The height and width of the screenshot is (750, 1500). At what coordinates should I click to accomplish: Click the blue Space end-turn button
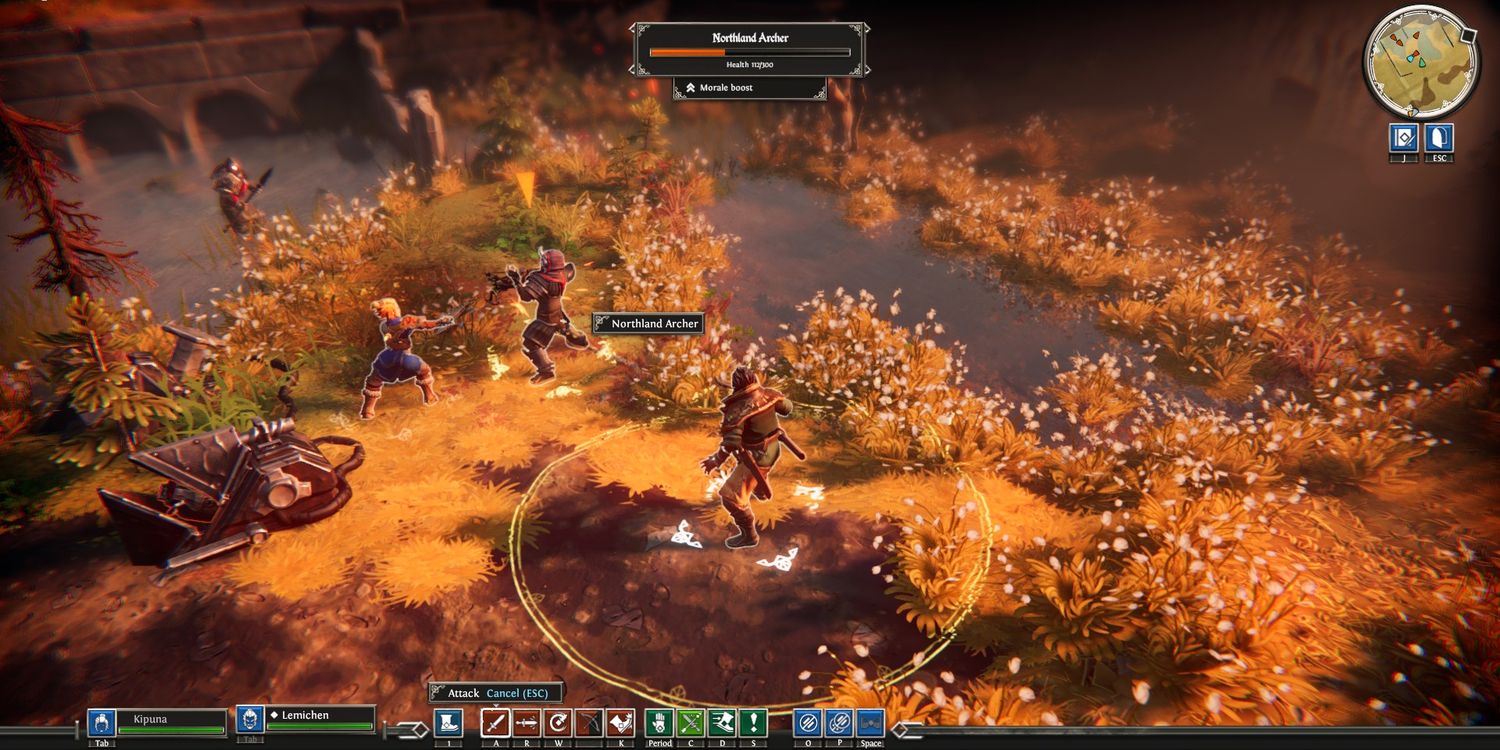pyautogui.click(x=870, y=723)
